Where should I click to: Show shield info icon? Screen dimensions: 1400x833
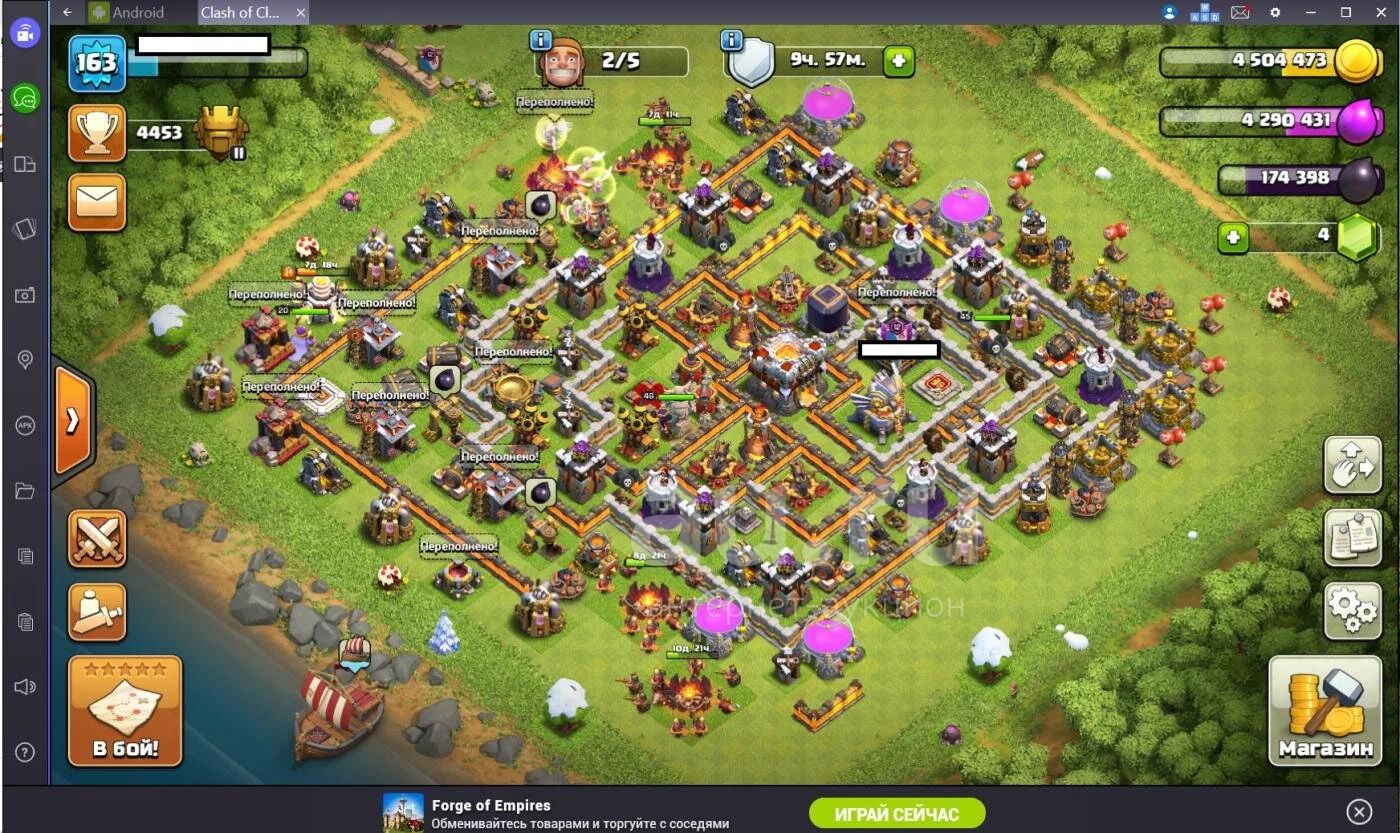(732, 40)
